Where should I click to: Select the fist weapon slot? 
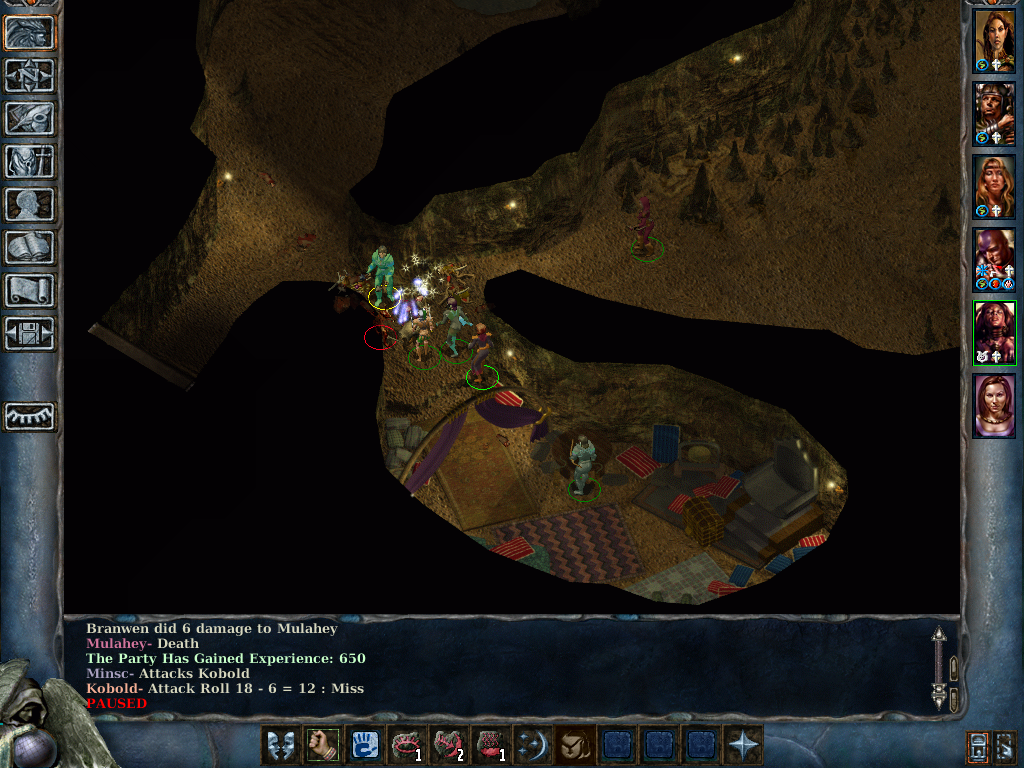pos(322,746)
